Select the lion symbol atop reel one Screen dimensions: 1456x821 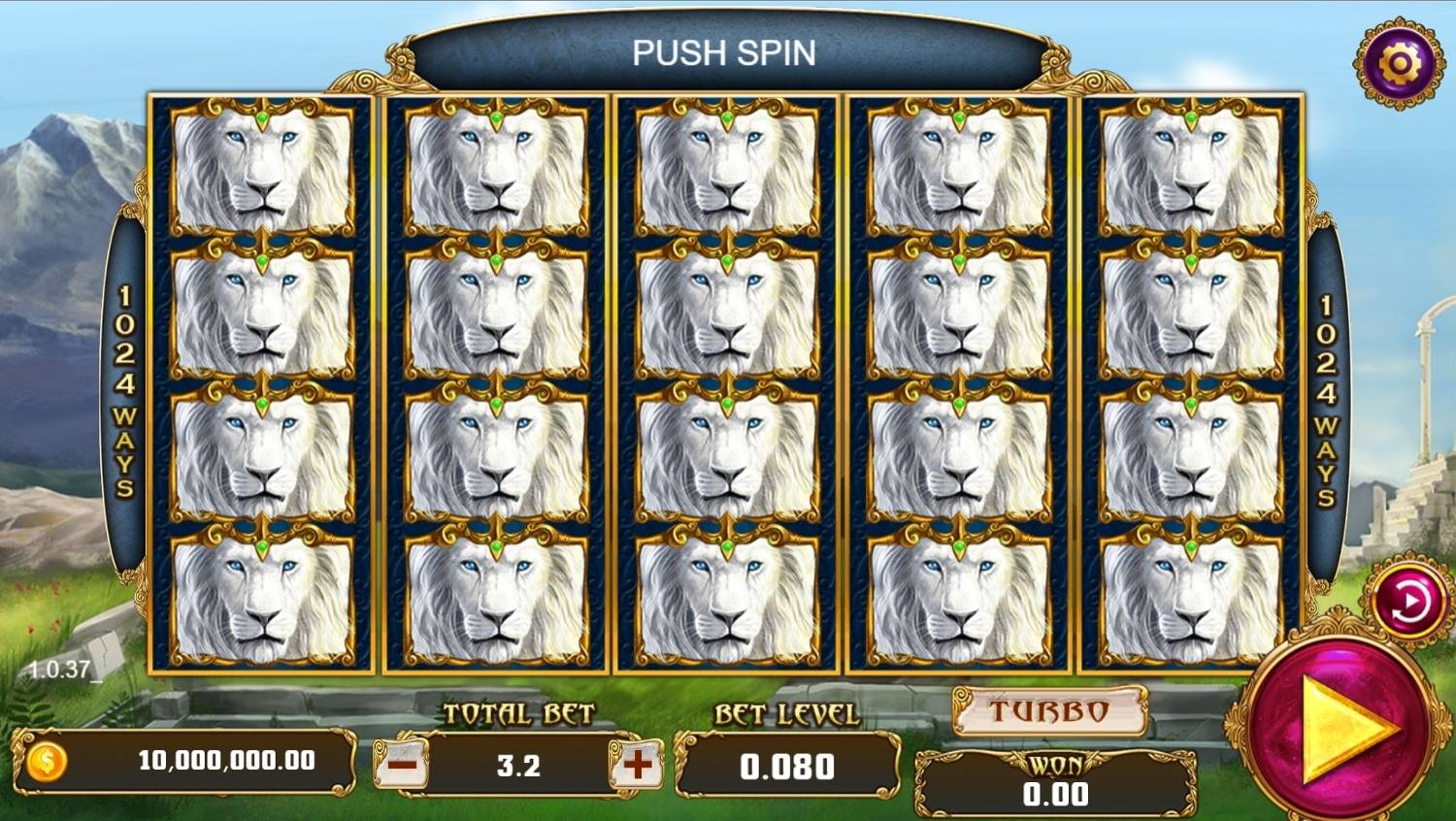pyautogui.click(x=260, y=163)
